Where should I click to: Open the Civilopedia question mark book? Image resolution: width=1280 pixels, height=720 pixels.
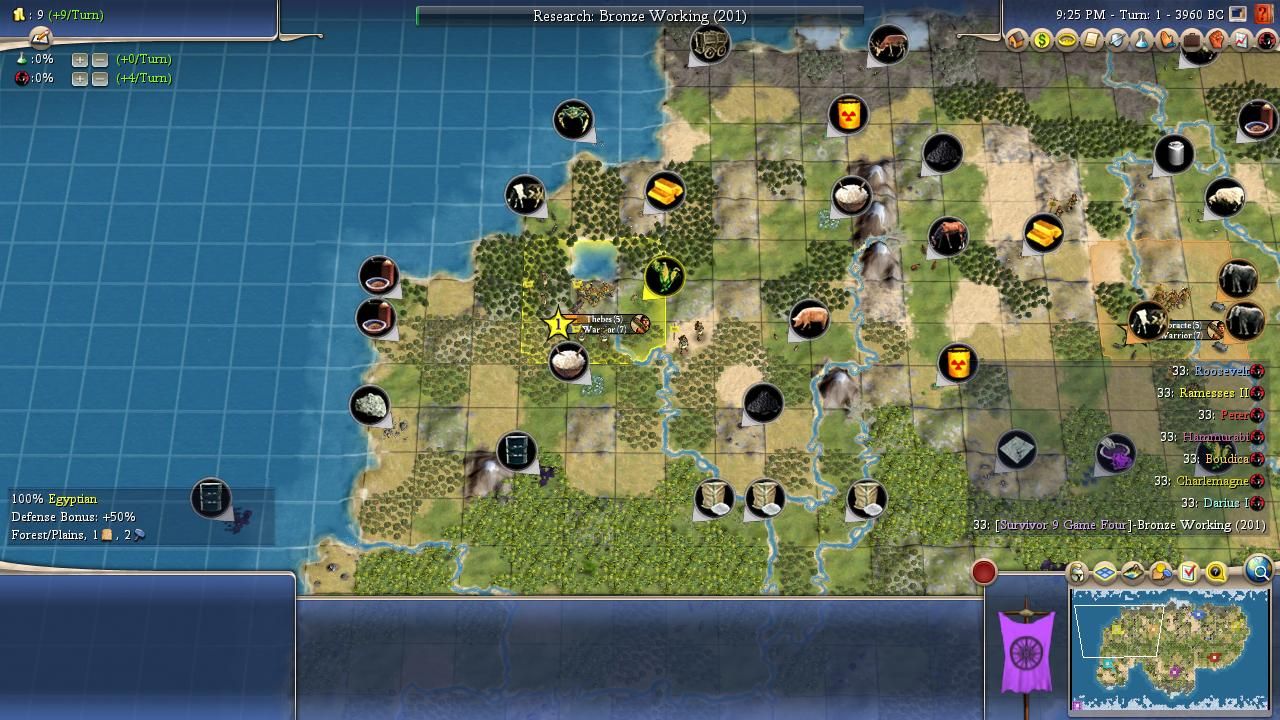[1264, 14]
